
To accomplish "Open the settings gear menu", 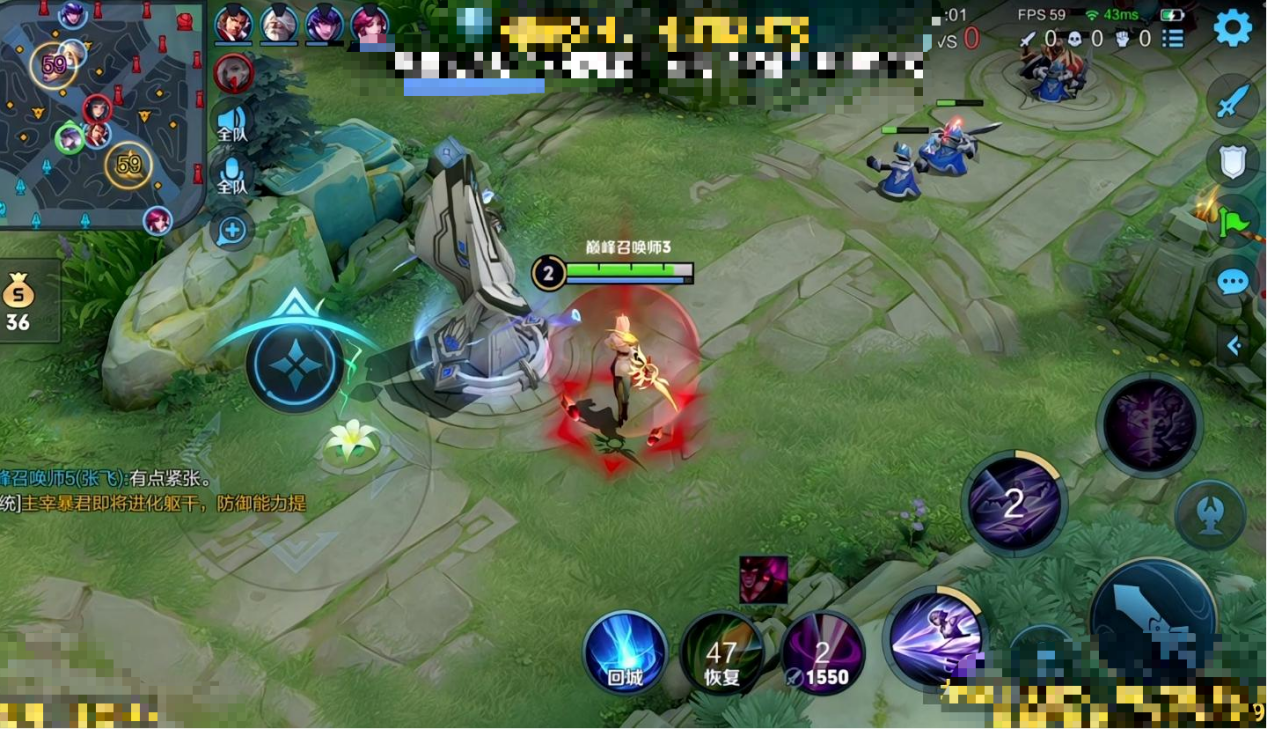I will pyautogui.click(x=1232, y=28).
